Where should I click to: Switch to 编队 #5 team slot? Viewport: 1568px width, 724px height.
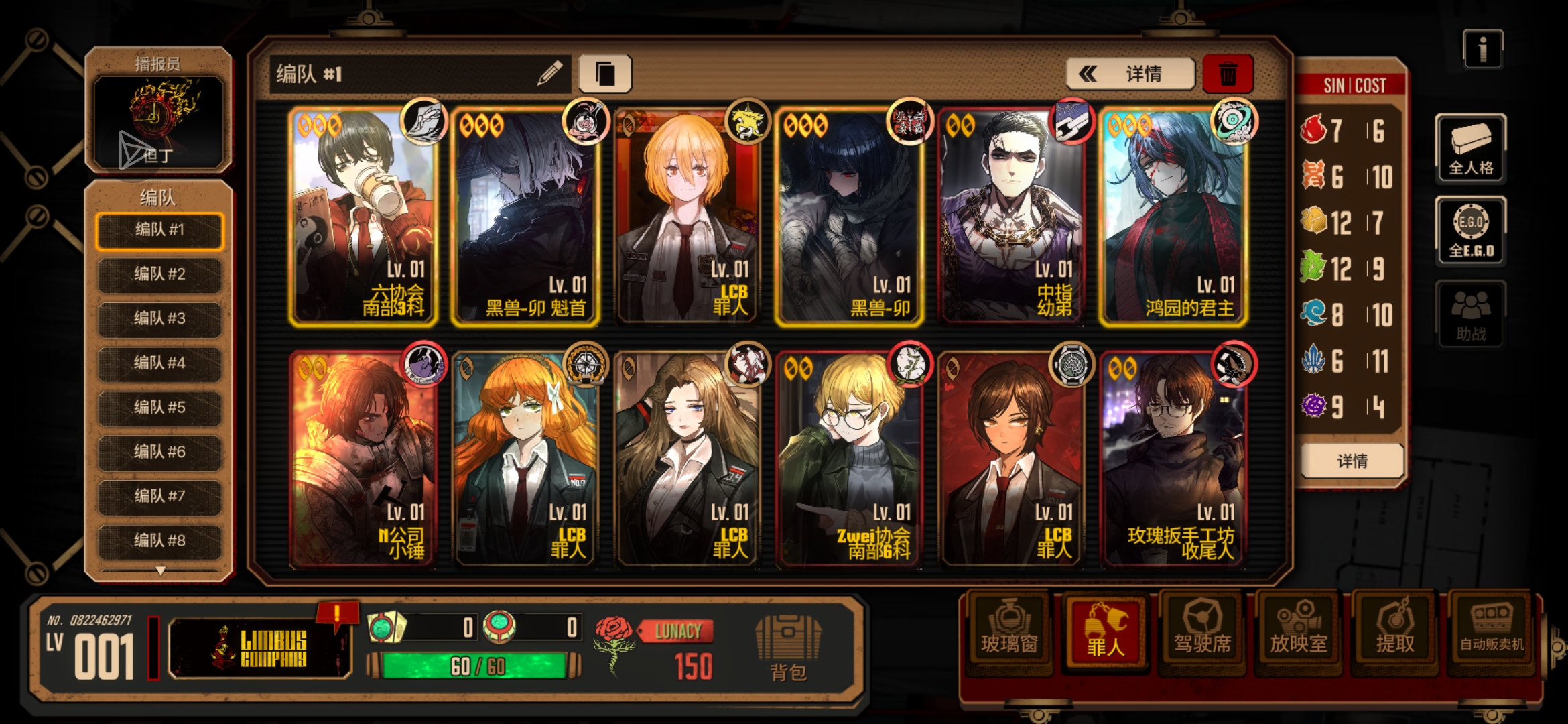pos(159,407)
